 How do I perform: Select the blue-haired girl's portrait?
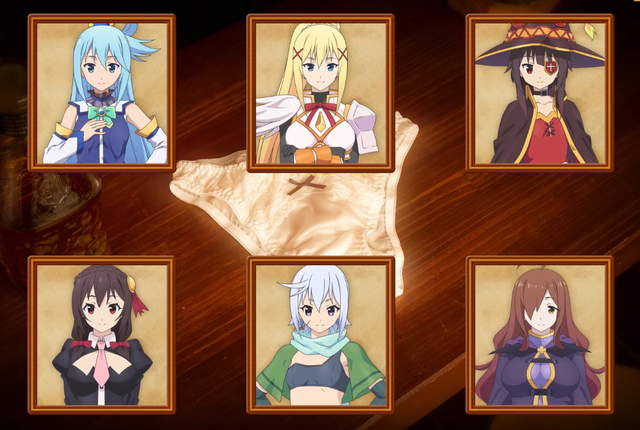[102, 92]
